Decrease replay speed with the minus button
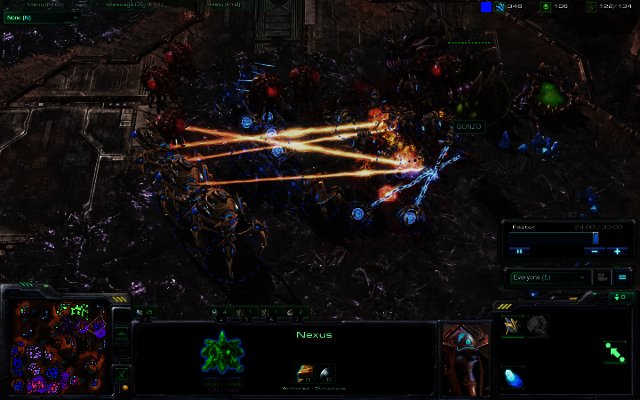The width and height of the screenshot is (640, 400). click(596, 251)
